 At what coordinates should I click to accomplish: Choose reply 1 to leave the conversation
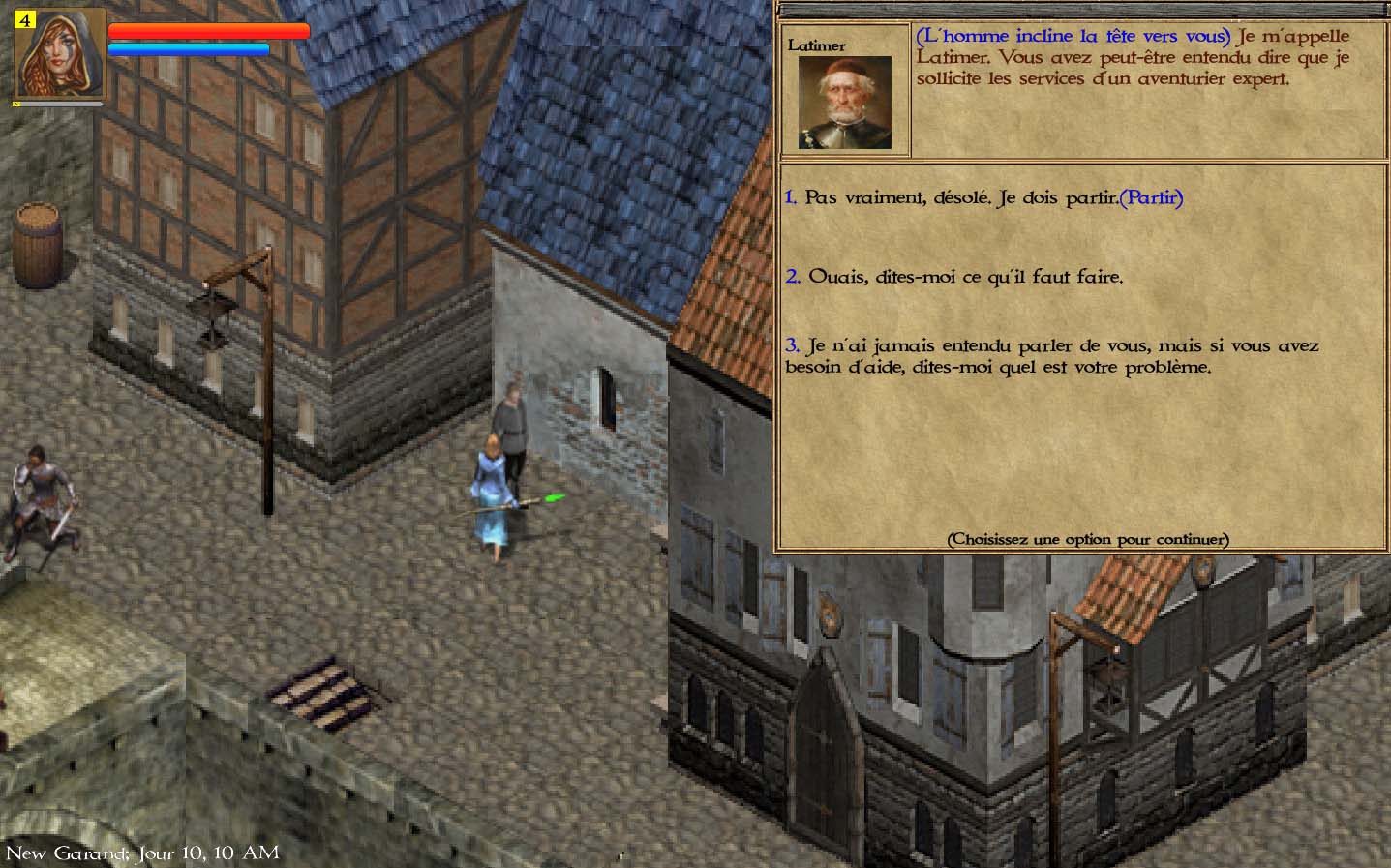(x=983, y=198)
